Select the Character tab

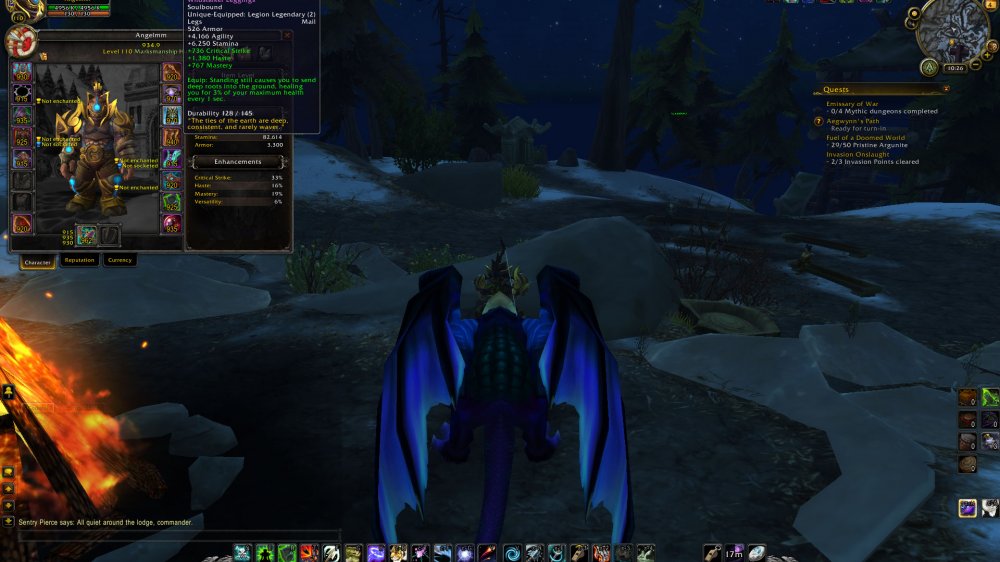pos(38,261)
